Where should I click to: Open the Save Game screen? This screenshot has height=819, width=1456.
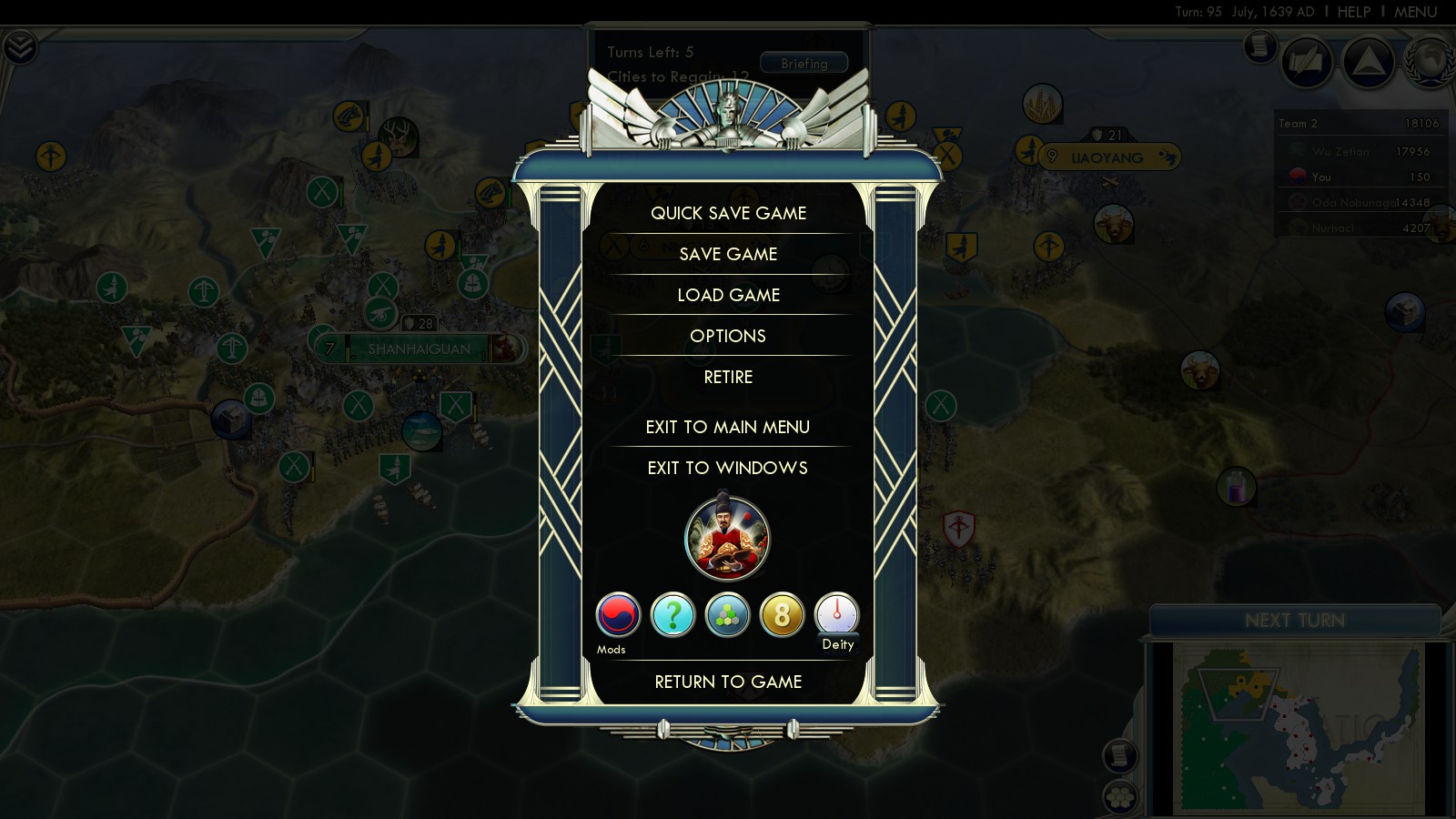click(728, 254)
